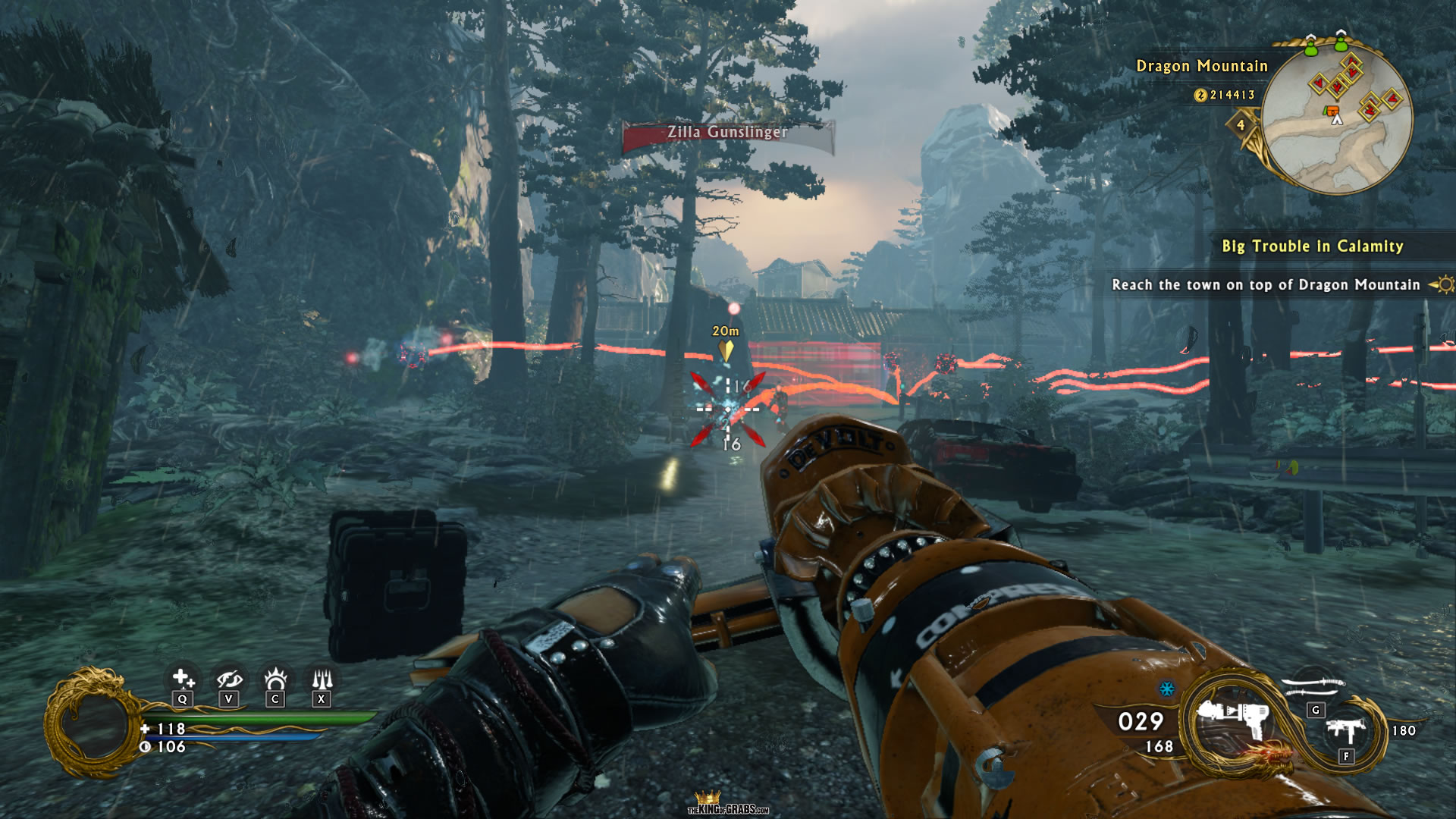The width and height of the screenshot is (1456, 819).
Task: Click the blue snowflake element icon
Action: coord(1167,689)
